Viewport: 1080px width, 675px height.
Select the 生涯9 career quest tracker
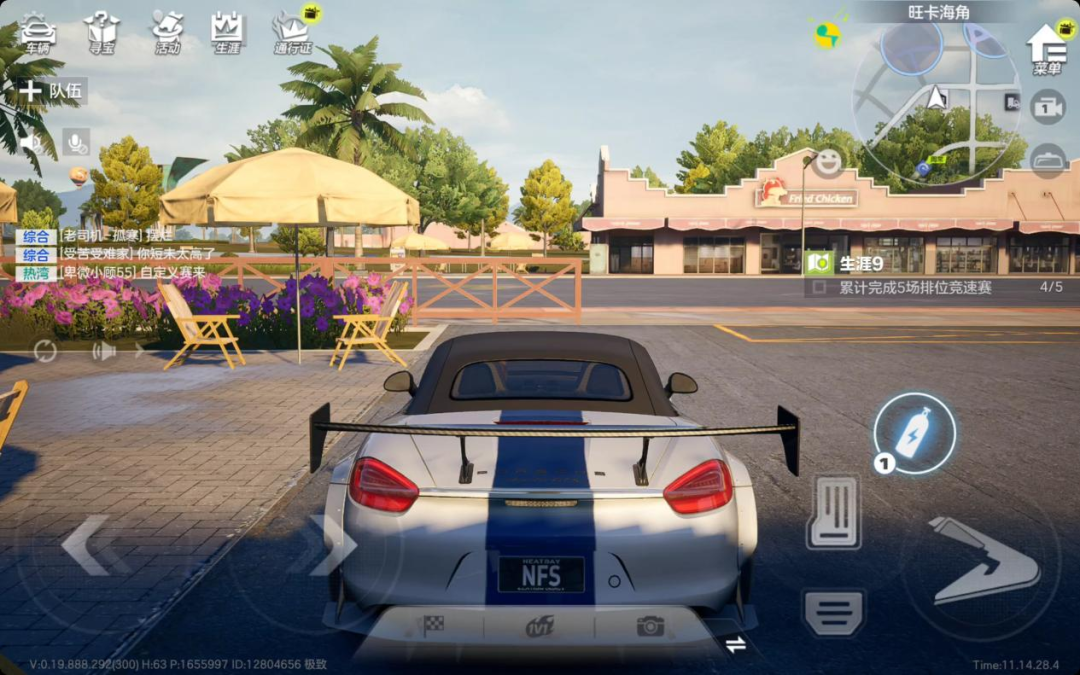(x=860, y=264)
